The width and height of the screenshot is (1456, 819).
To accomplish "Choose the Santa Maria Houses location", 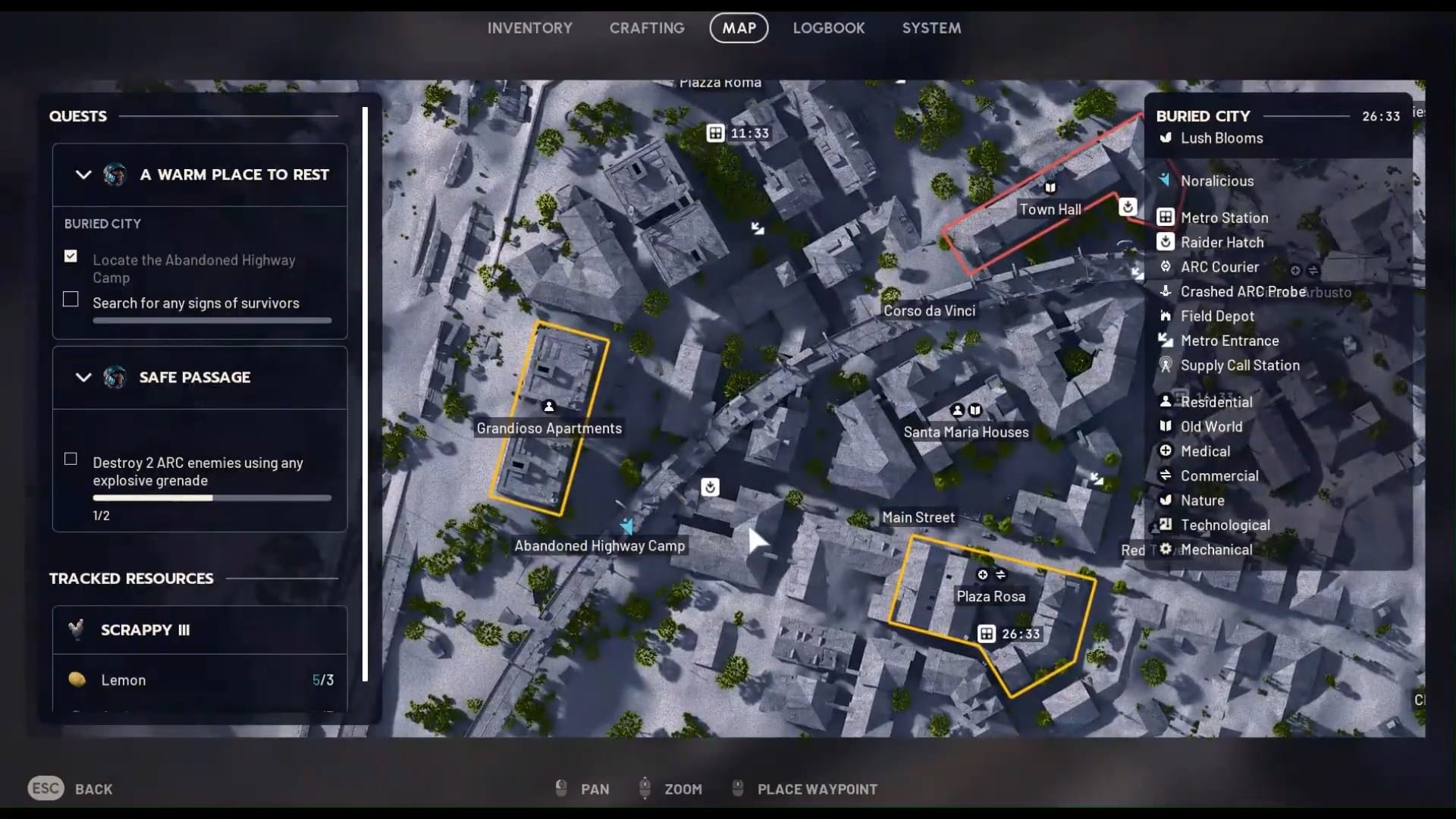I will pyautogui.click(x=966, y=432).
